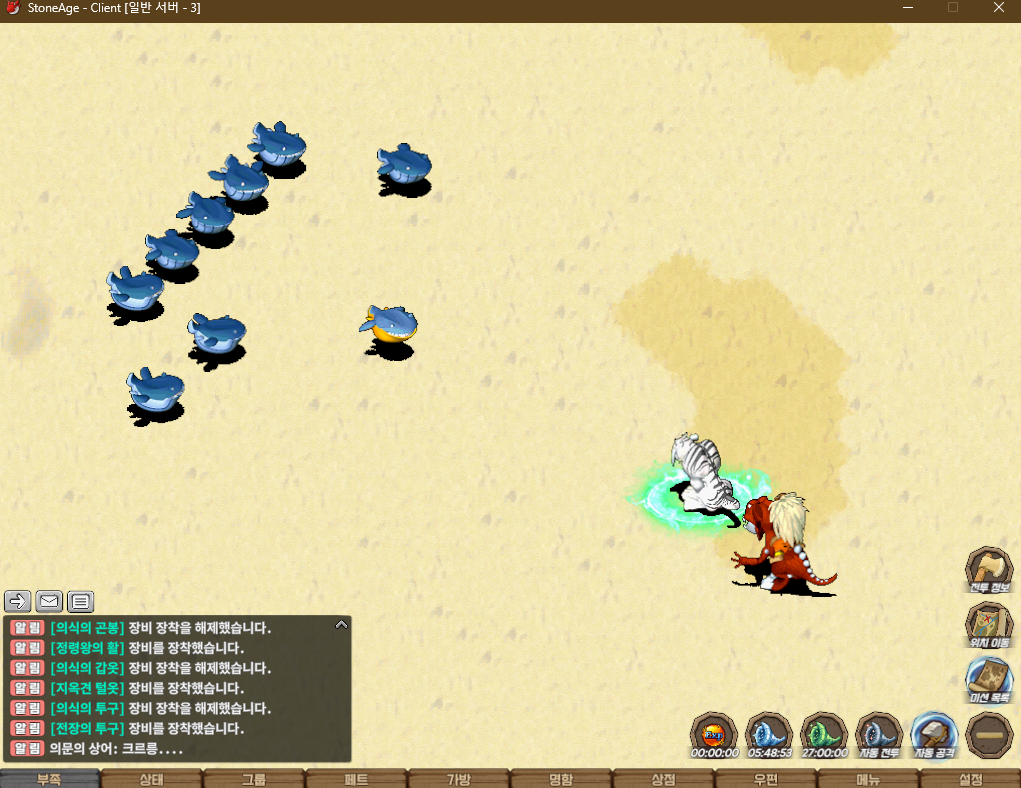Open 미션 목록 mission list scroll icon

989,679
